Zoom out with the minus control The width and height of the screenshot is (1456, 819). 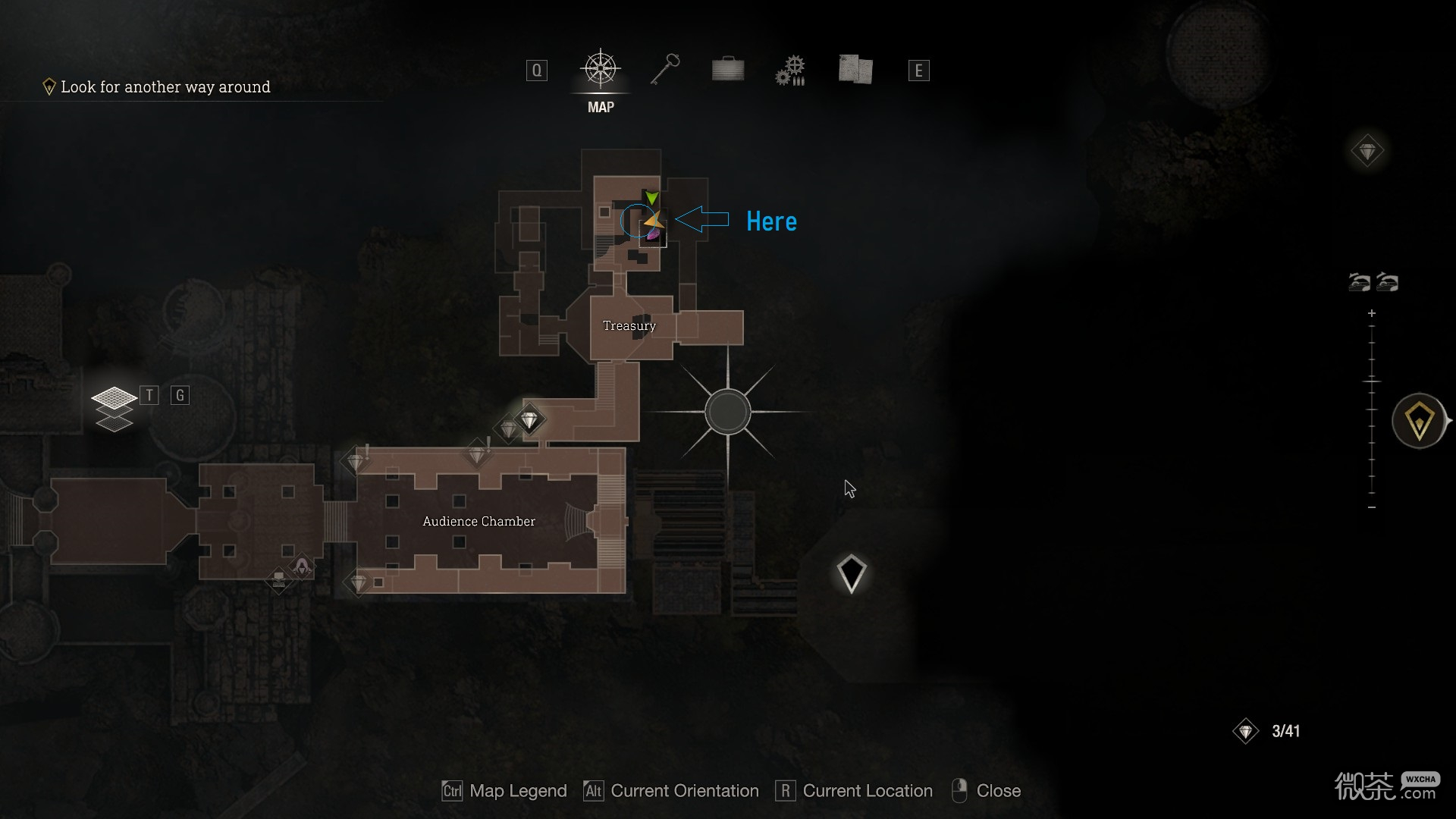coord(1372,507)
